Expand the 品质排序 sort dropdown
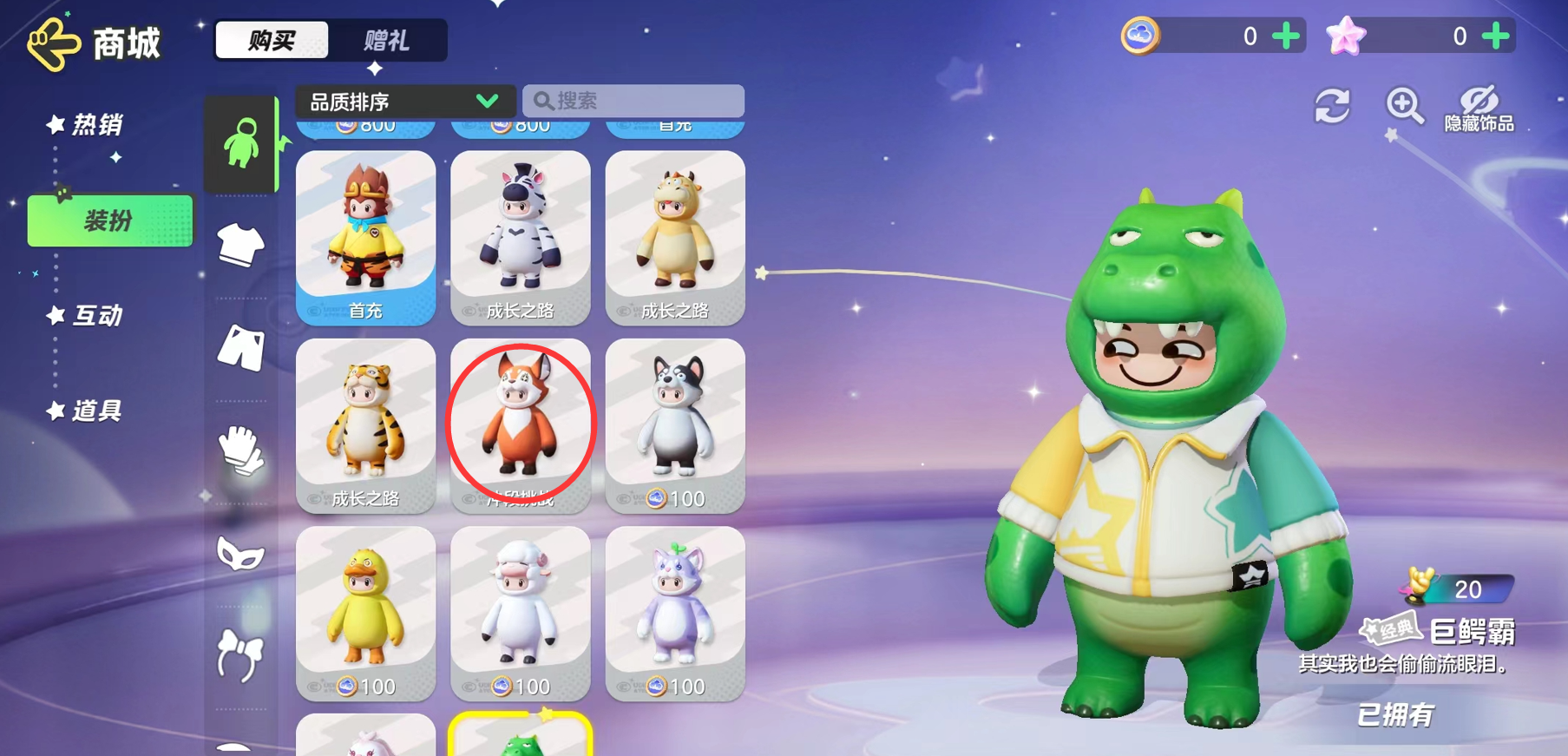The height and width of the screenshot is (756, 1568). (404, 102)
